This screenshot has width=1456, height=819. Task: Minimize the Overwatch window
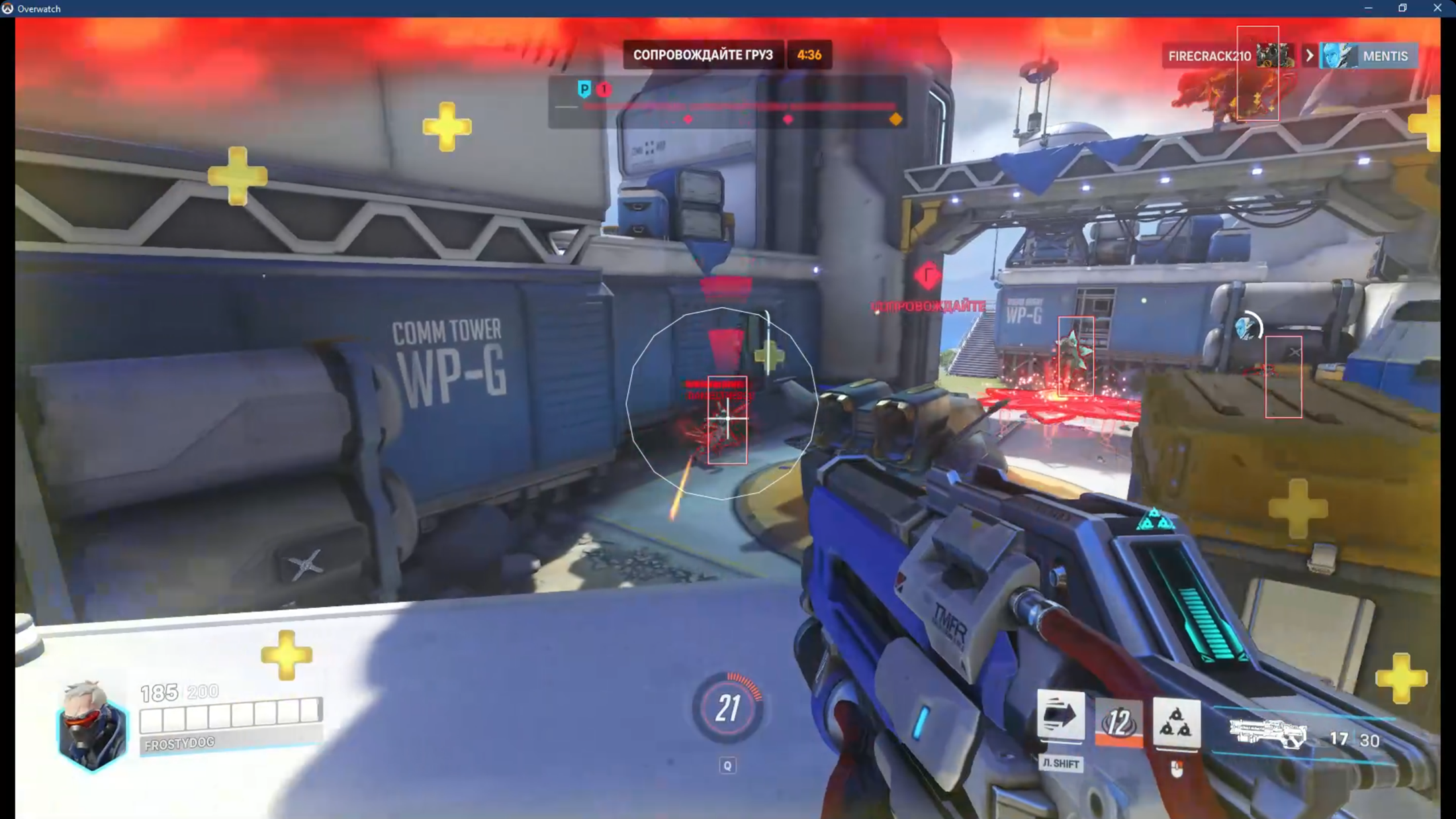tap(1368, 8)
